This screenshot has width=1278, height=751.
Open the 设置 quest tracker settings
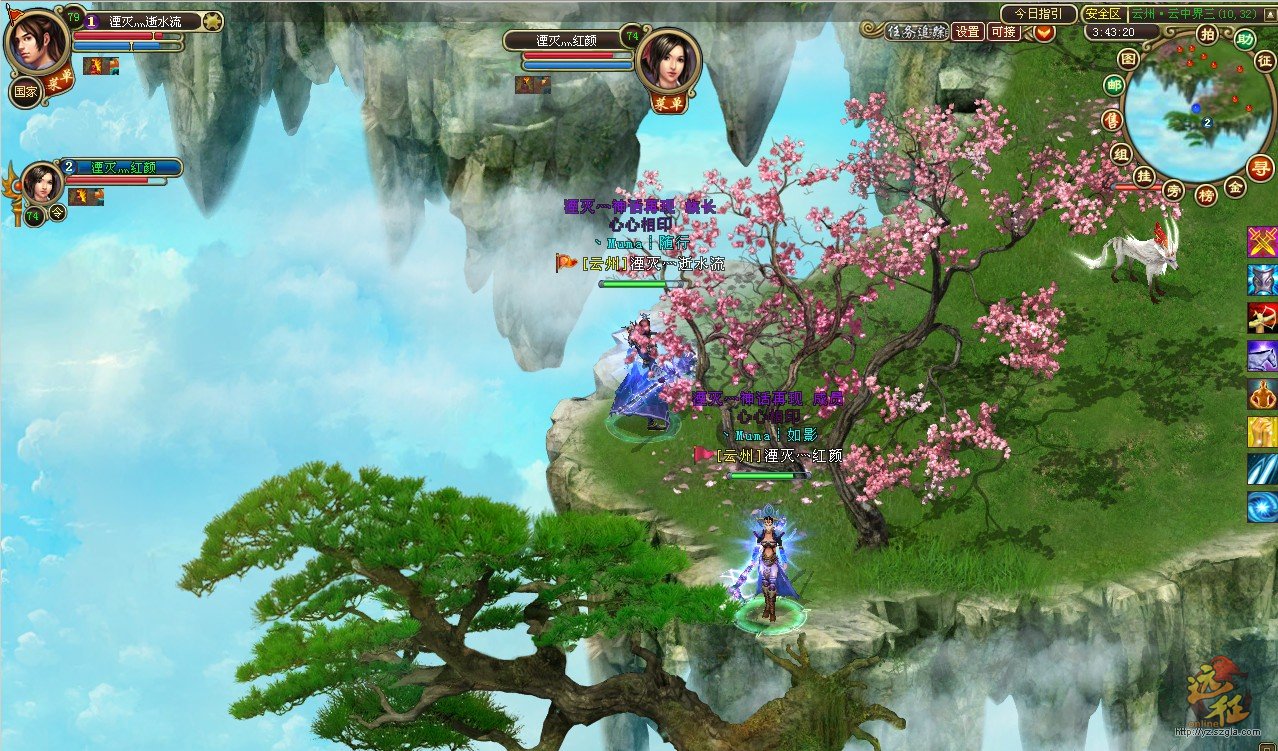tap(967, 31)
